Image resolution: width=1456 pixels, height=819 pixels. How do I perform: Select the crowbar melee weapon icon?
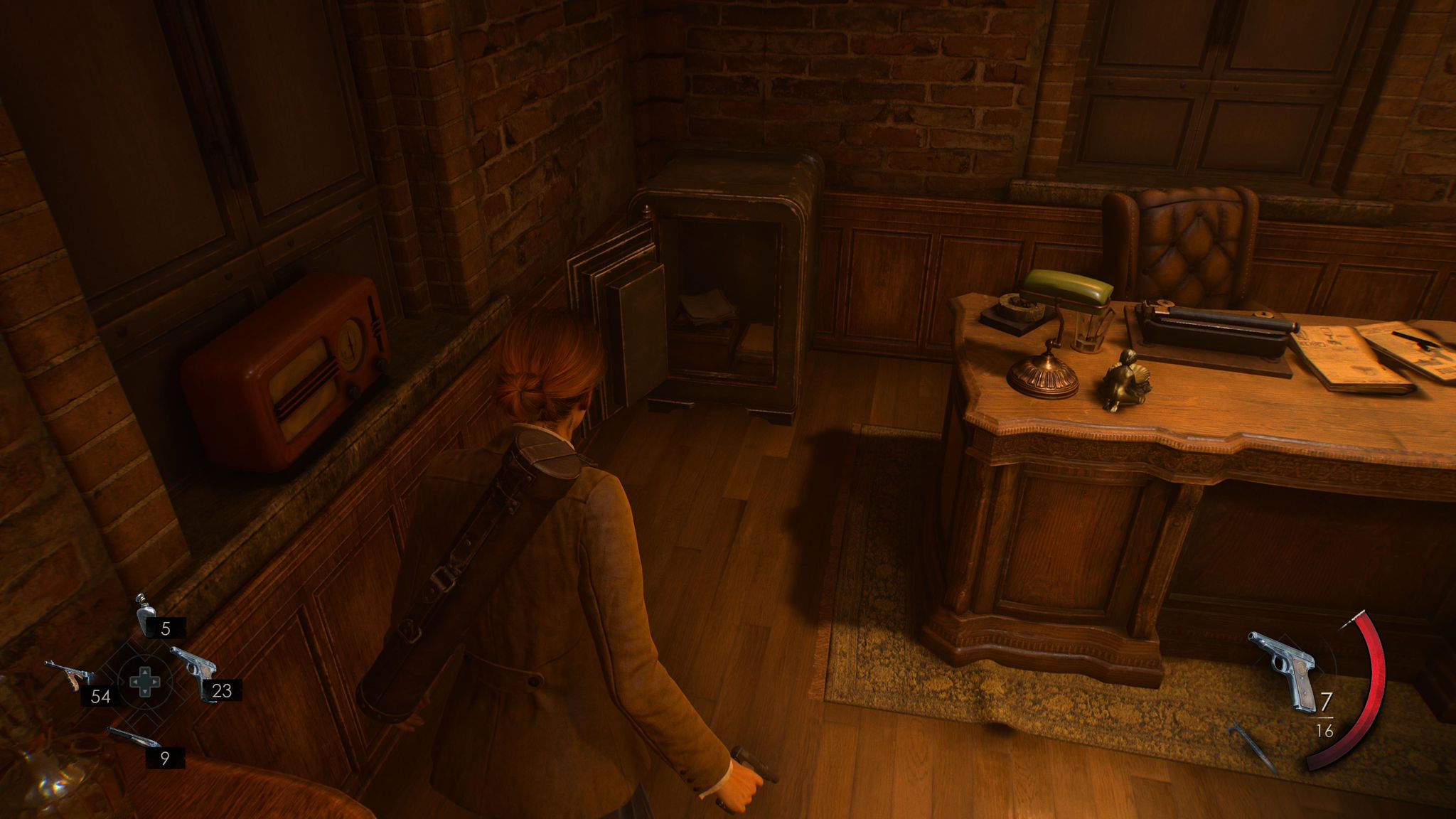coord(1253,746)
